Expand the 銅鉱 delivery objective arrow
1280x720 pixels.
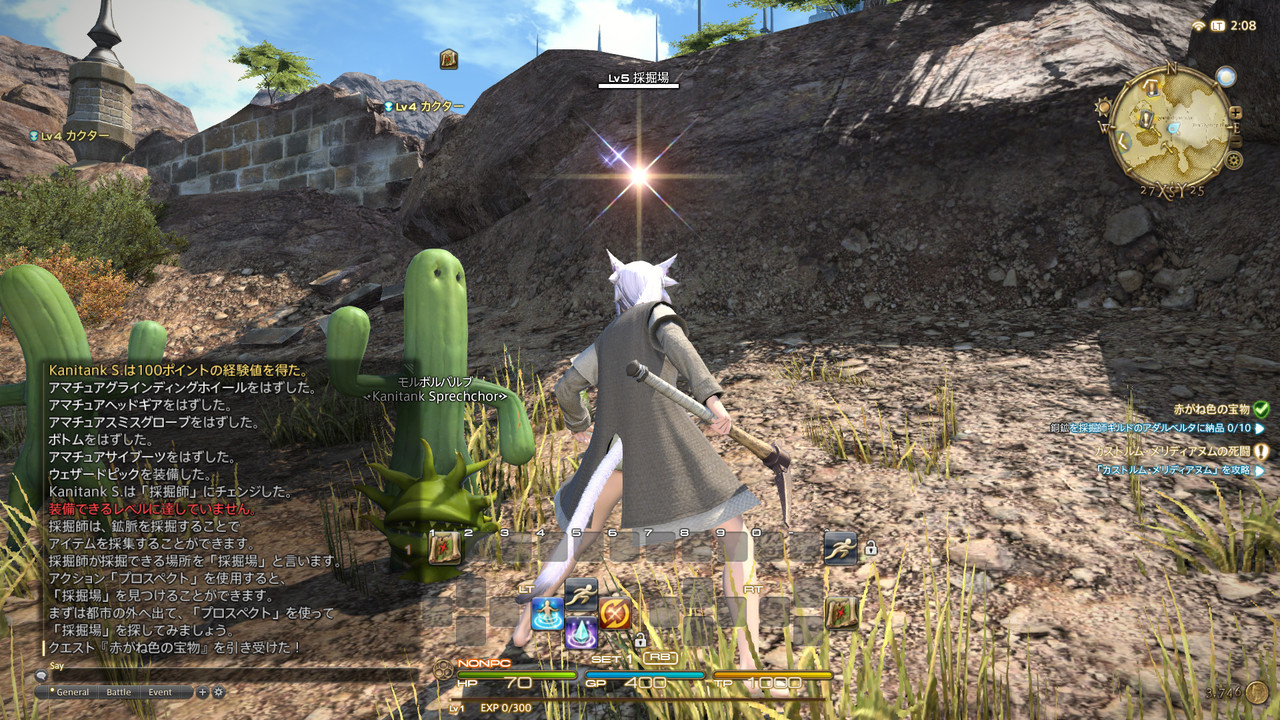(x=1260, y=428)
